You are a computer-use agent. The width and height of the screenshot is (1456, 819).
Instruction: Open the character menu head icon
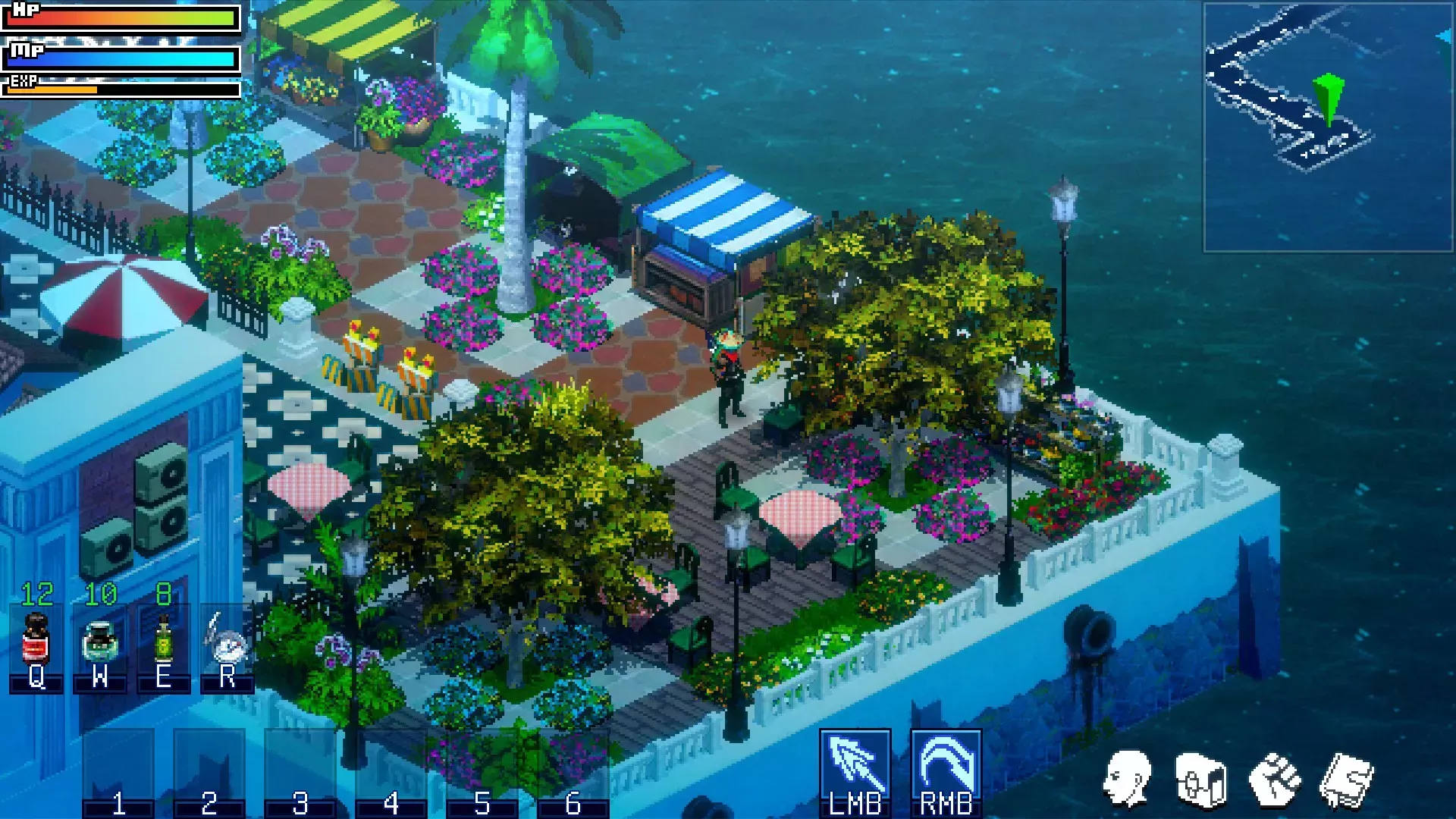(1127, 780)
